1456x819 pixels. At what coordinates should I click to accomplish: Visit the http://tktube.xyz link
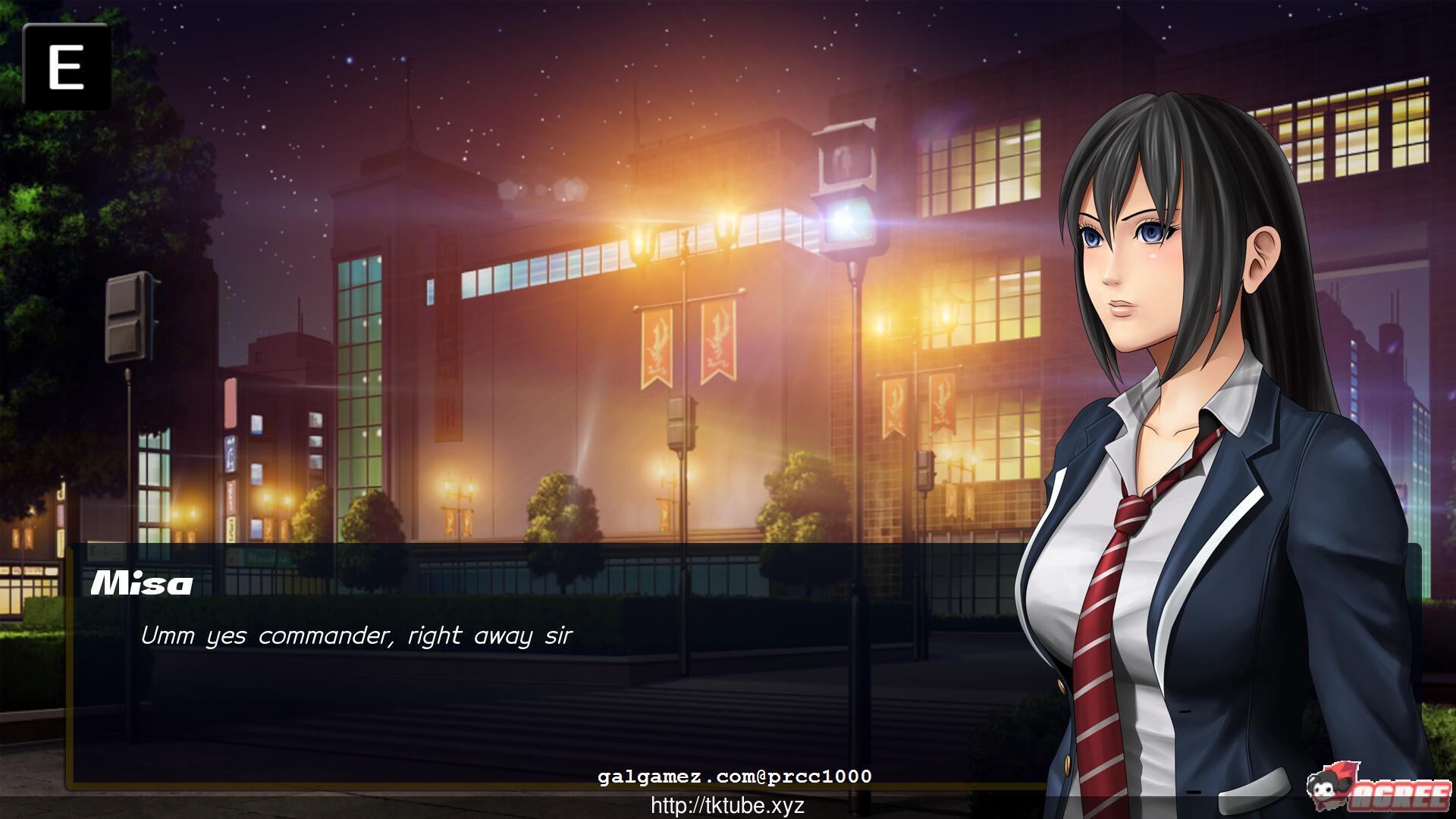(728, 806)
